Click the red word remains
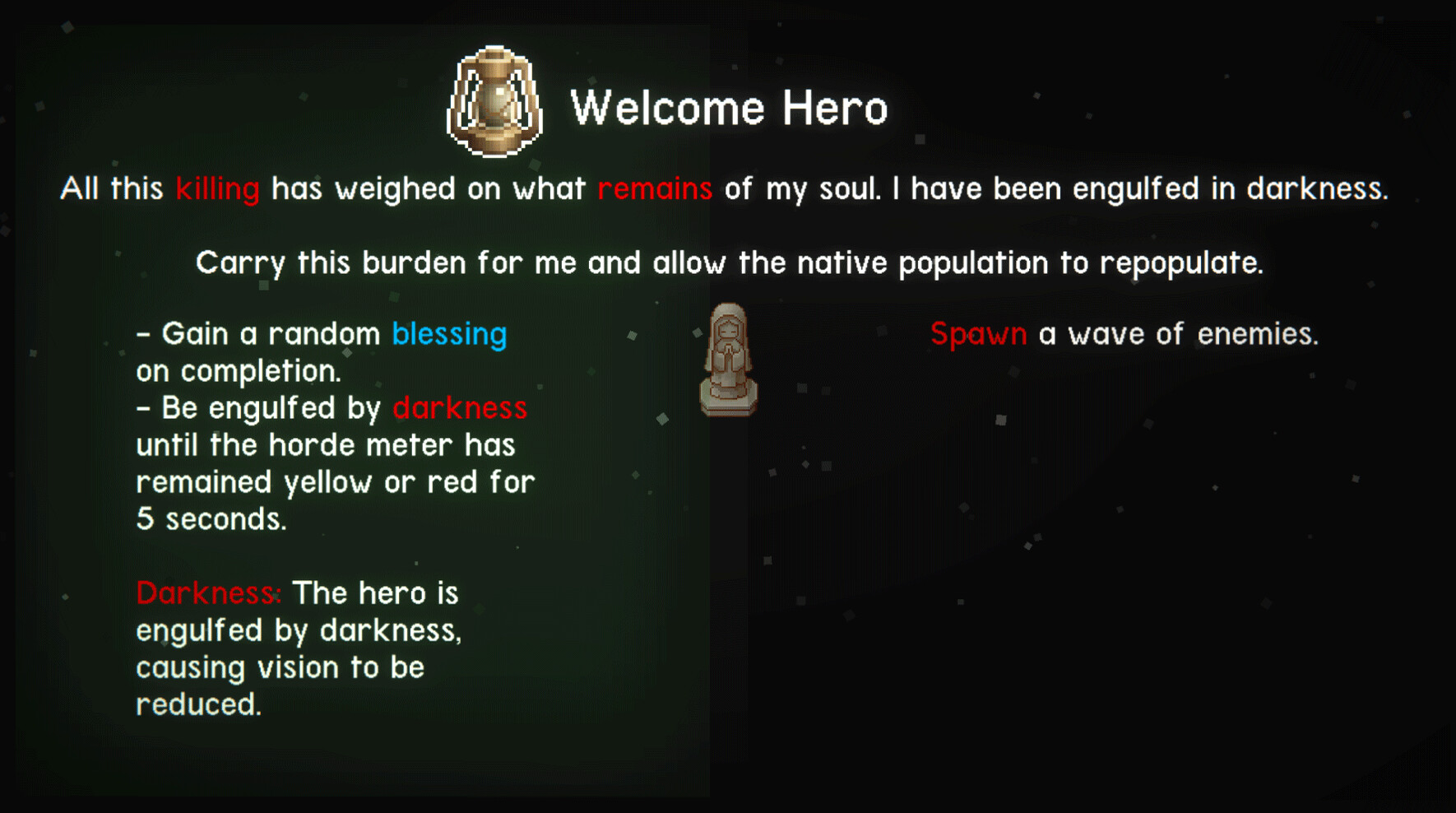Screen dimensions: 1456x813 tap(654, 188)
